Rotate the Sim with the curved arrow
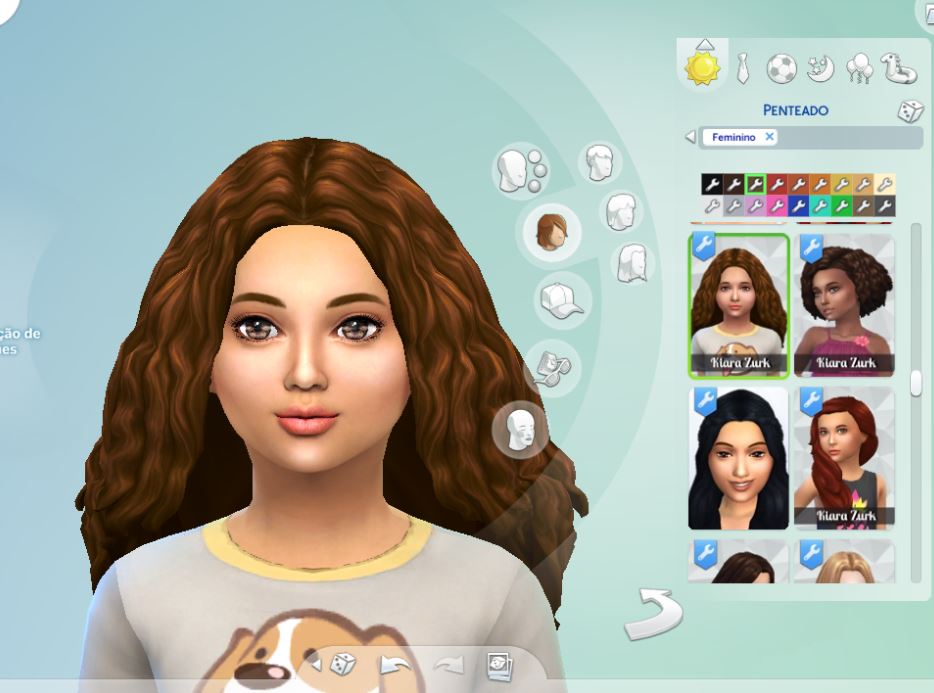 [x=652, y=613]
